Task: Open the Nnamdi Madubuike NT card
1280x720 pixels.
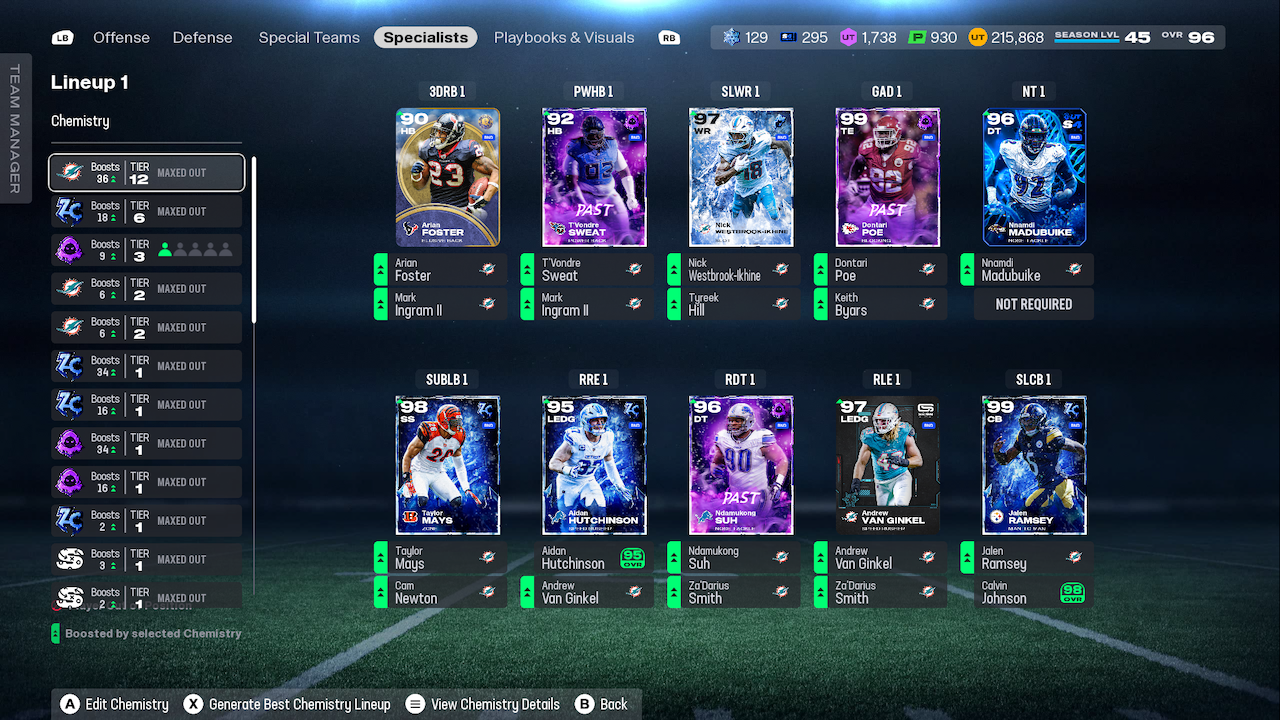Action: click(1034, 177)
